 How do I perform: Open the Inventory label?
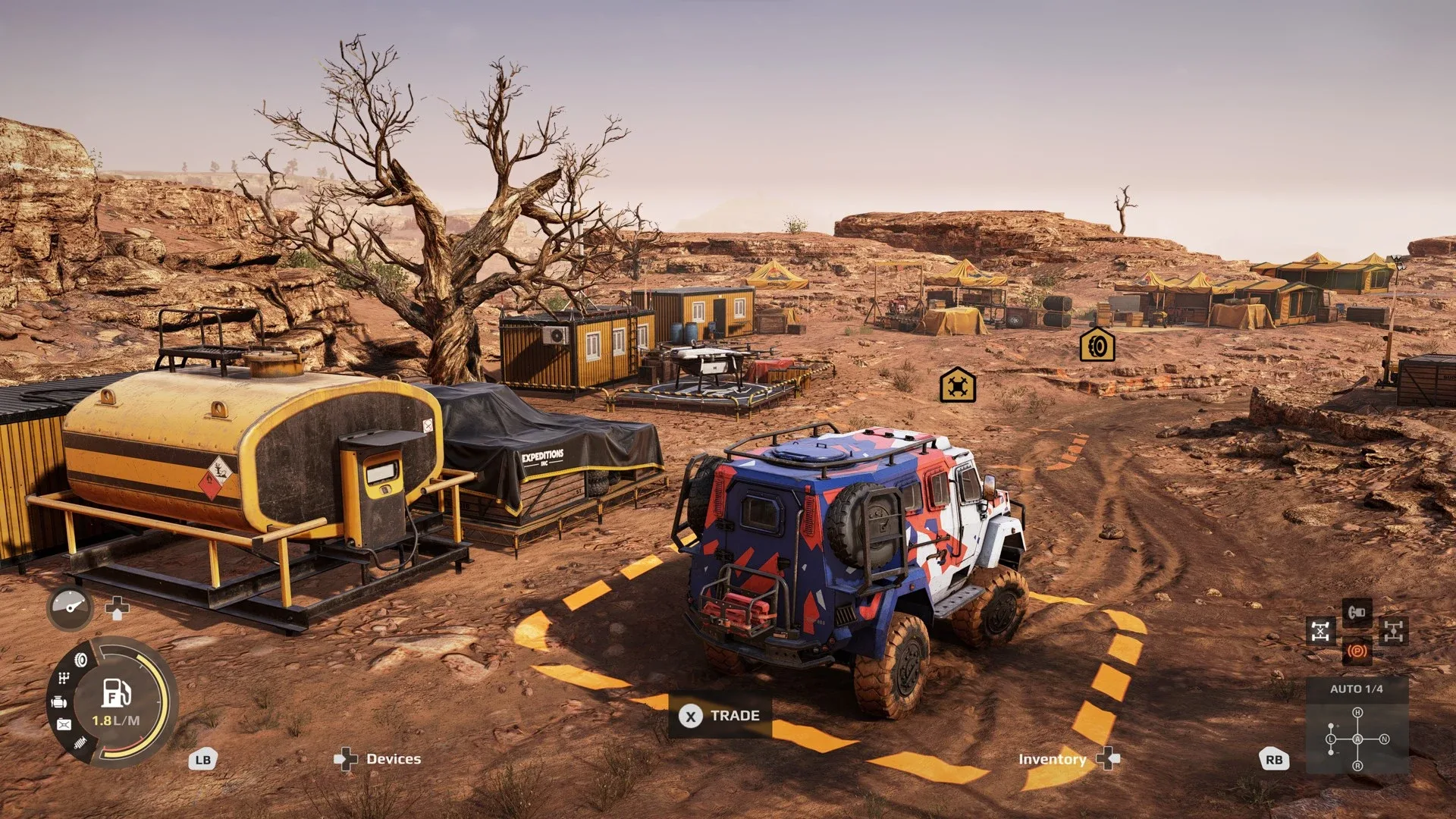tap(1052, 759)
